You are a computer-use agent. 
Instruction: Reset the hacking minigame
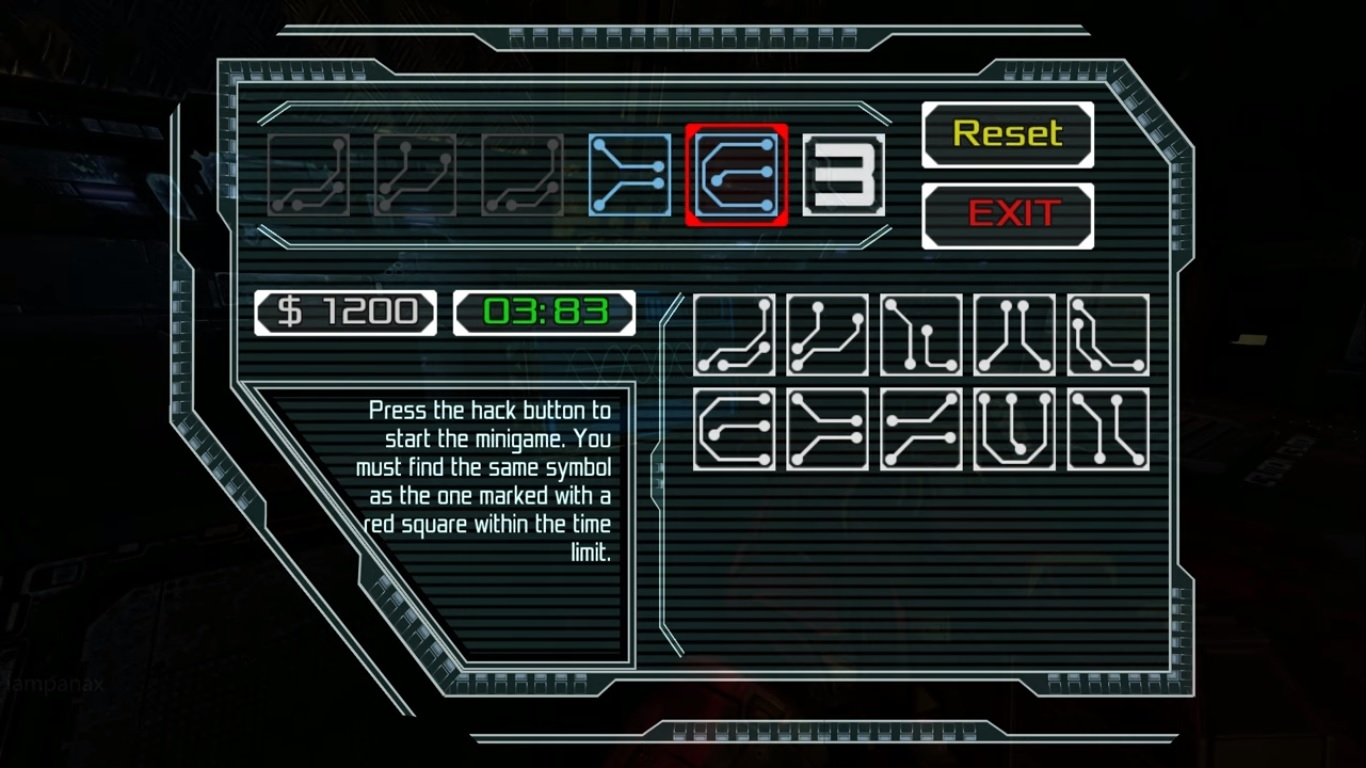tap(1007, 134)
